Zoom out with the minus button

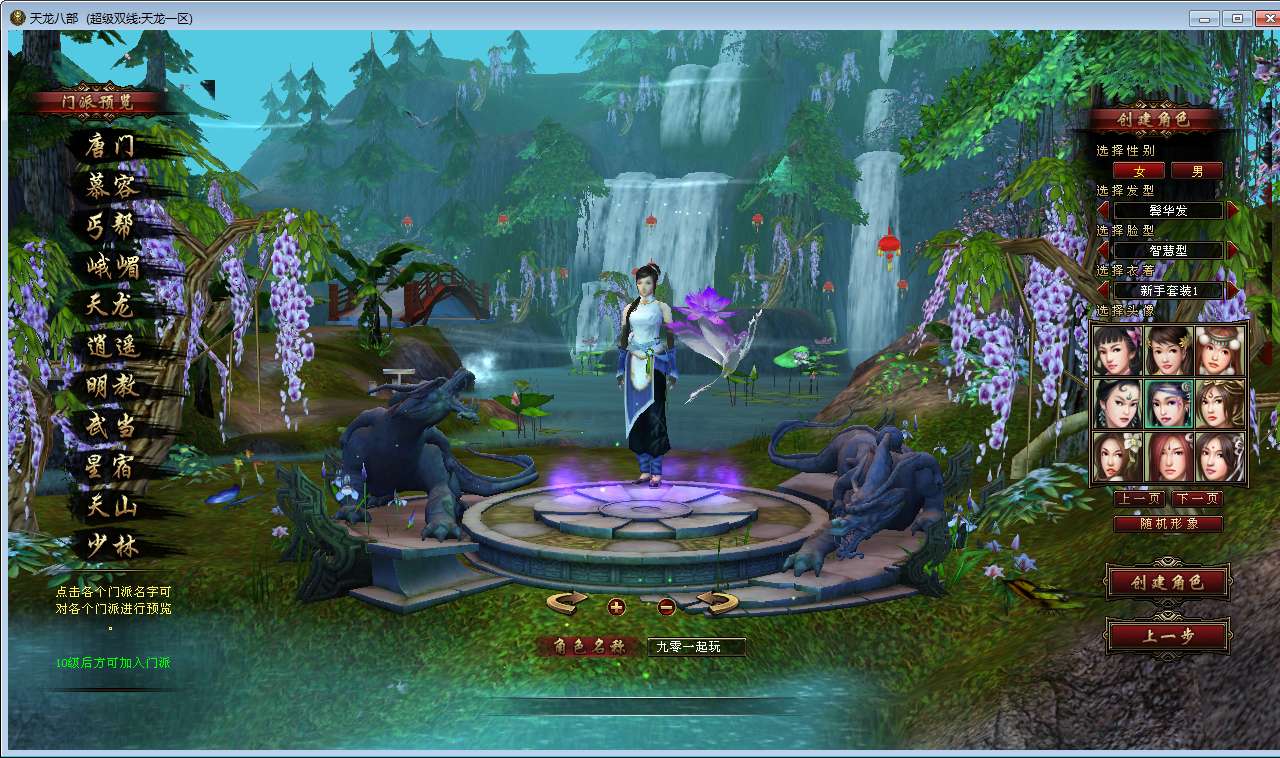[667, 606]
